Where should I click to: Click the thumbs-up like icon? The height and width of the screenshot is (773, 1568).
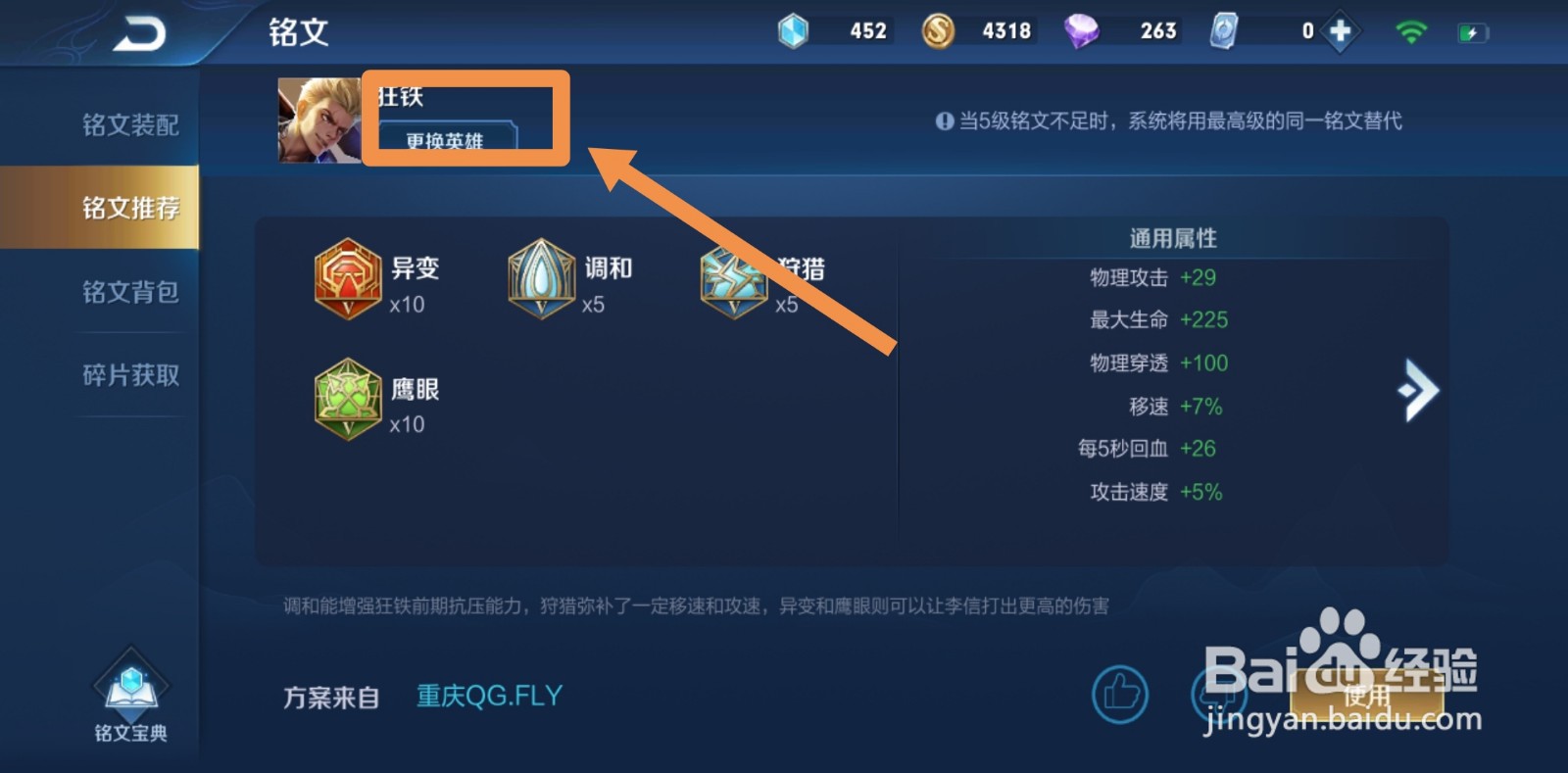coord(1119,694)
